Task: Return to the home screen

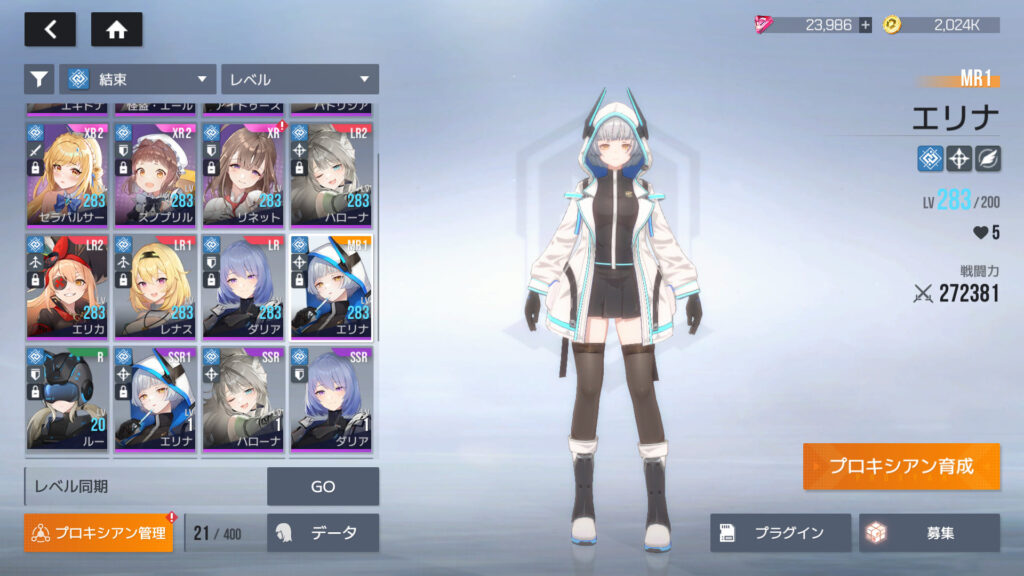Action: click(116, 30)
